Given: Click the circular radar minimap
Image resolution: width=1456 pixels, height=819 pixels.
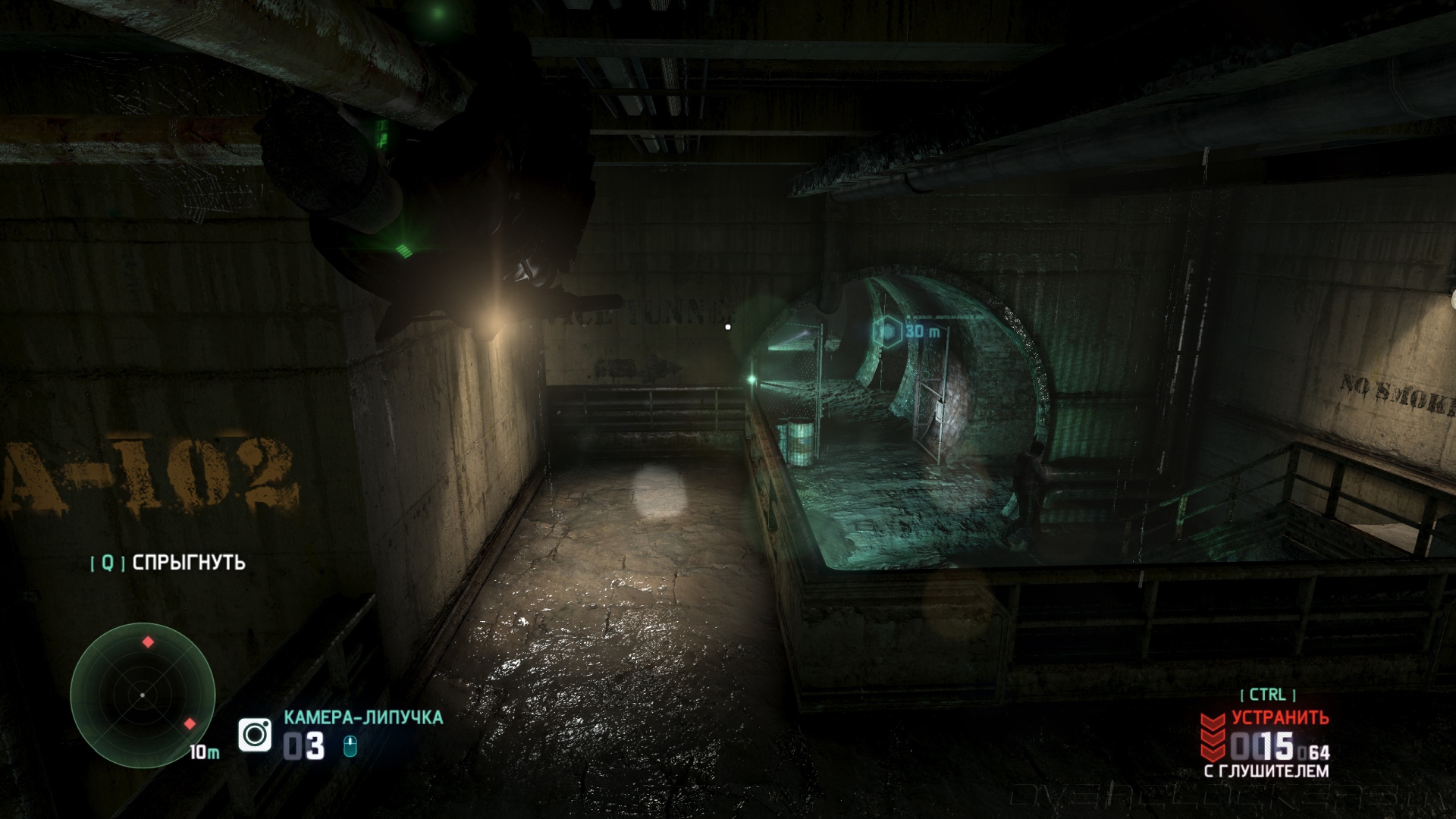Looking at the screenshot, I should (x=143, y=695).
